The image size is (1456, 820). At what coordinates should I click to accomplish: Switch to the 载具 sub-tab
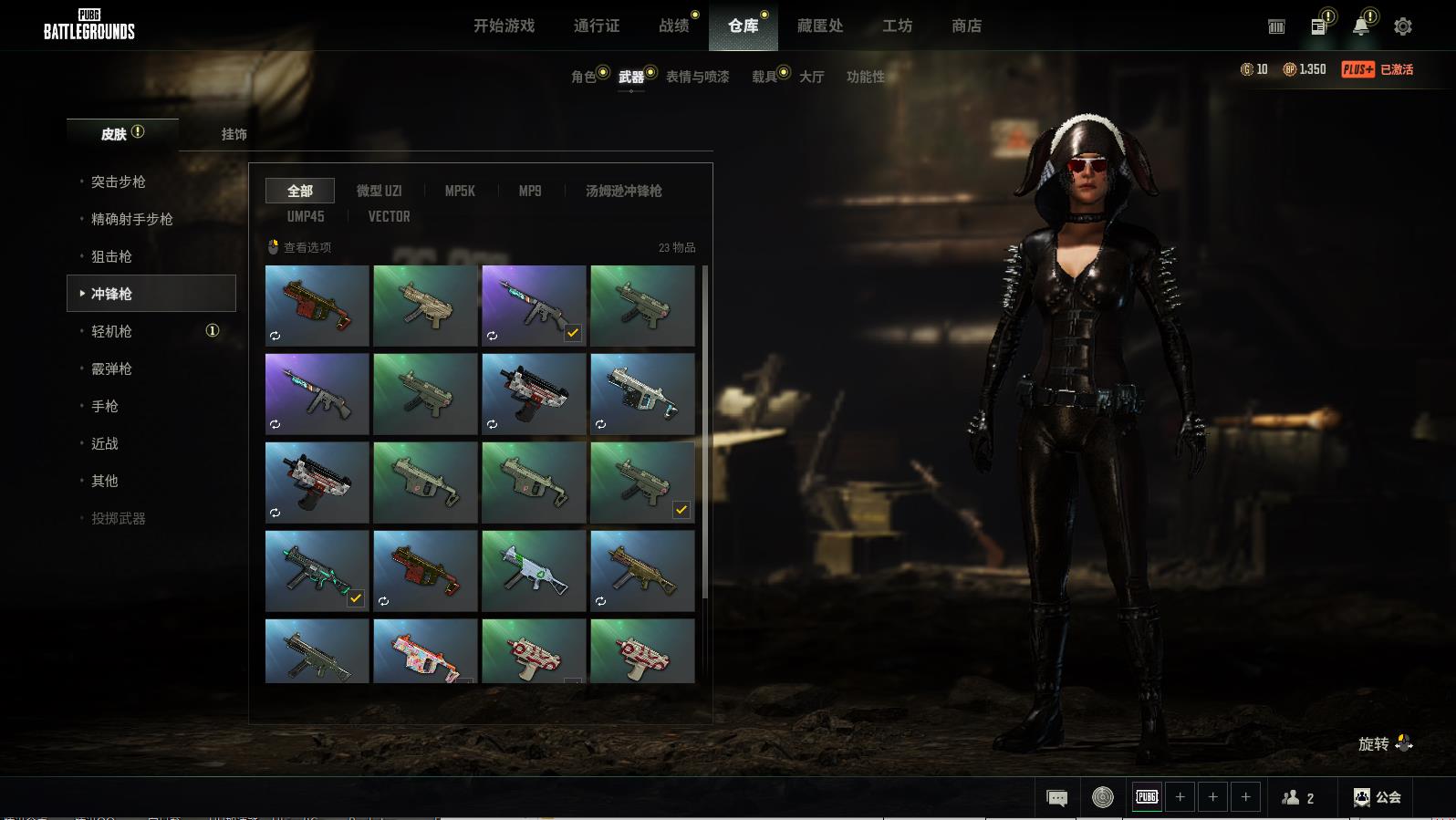764,77
